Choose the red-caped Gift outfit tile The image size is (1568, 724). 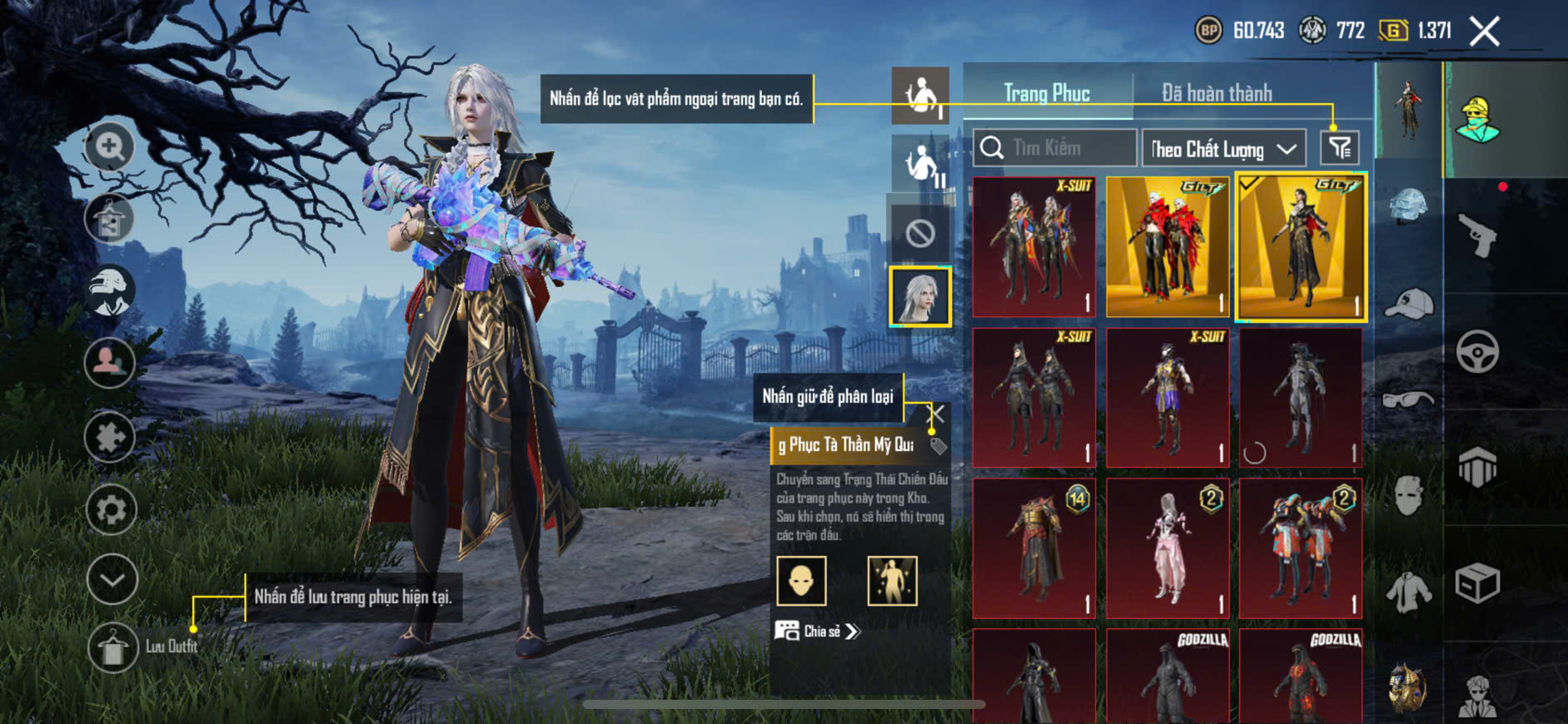[1167, 246]
